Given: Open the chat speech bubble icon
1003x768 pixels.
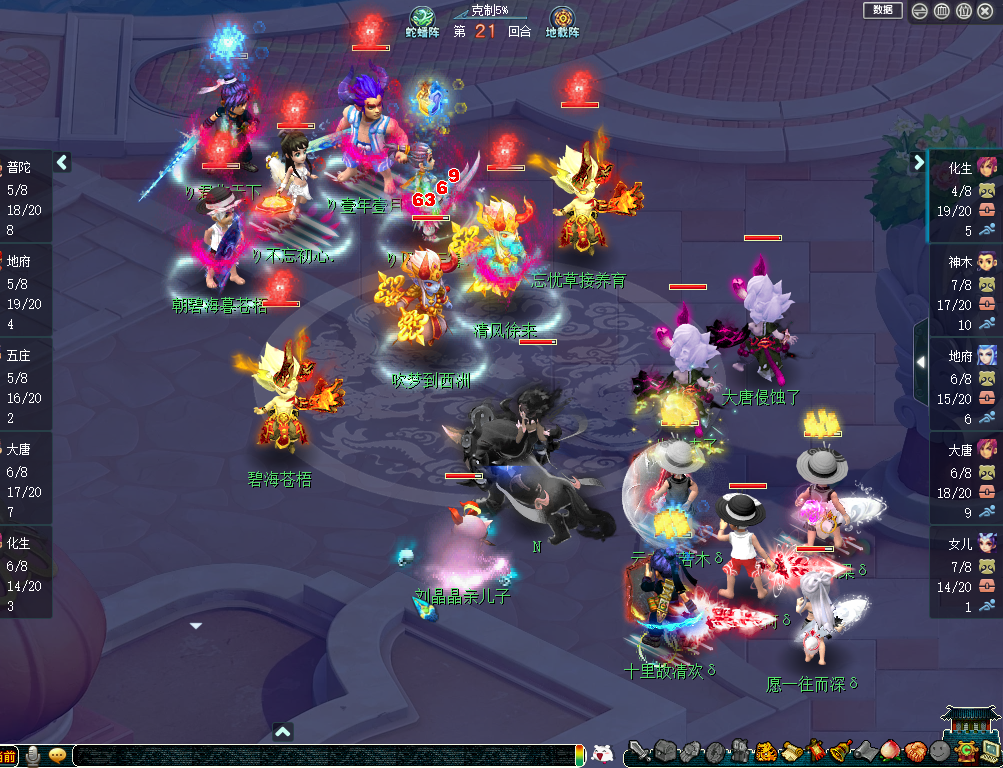Looking at the screenshot, I should point(57,756).
